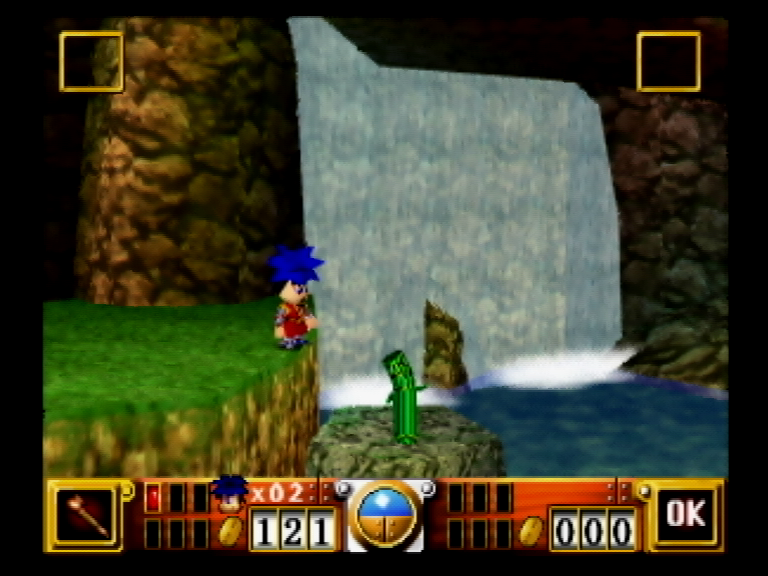
Task: Click the Goemon character portrait
Action: pos(230,494)
